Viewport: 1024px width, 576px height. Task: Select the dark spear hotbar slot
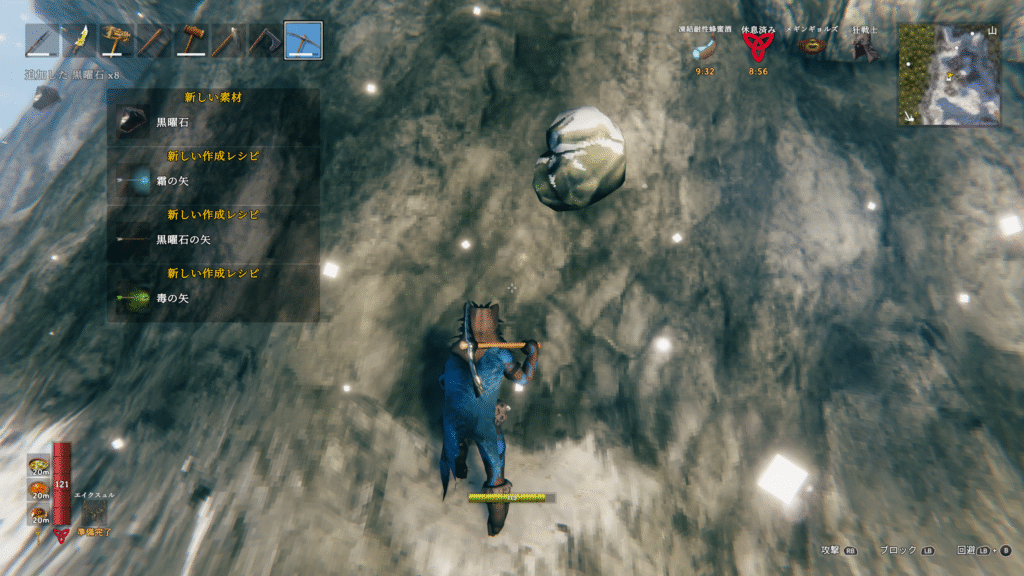tap(43, 40)
